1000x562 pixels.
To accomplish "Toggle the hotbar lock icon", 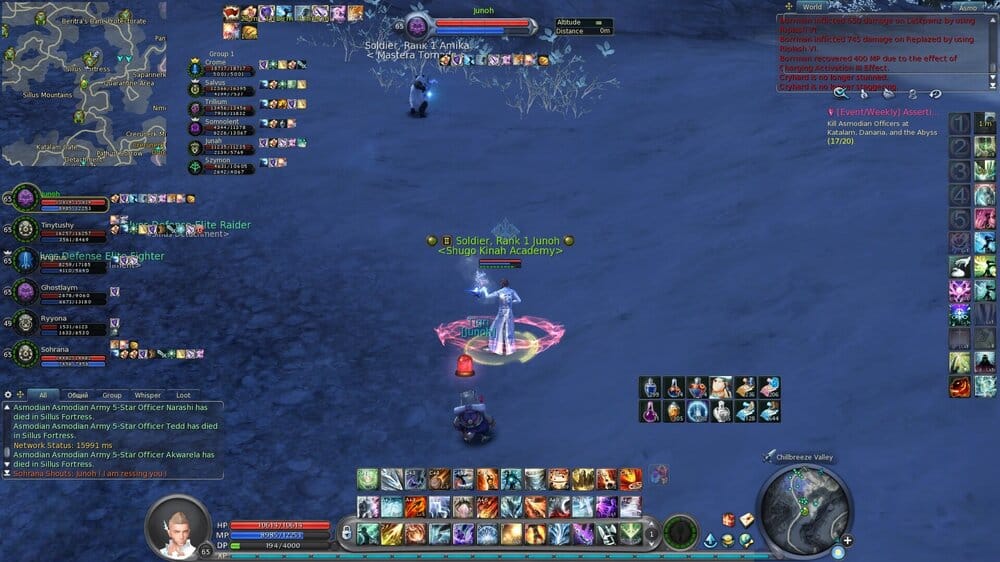I will coord(346,533).
